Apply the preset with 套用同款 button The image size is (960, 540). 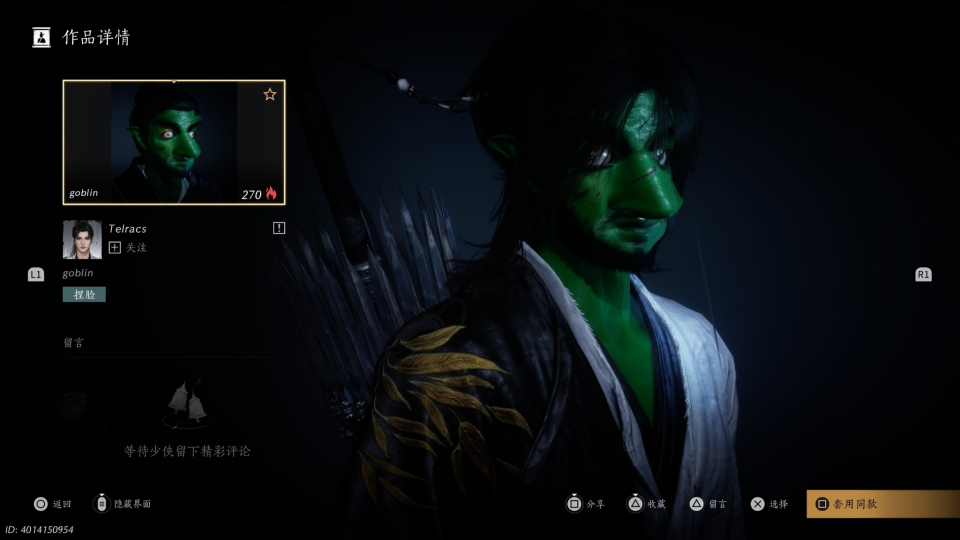point(881,504)
